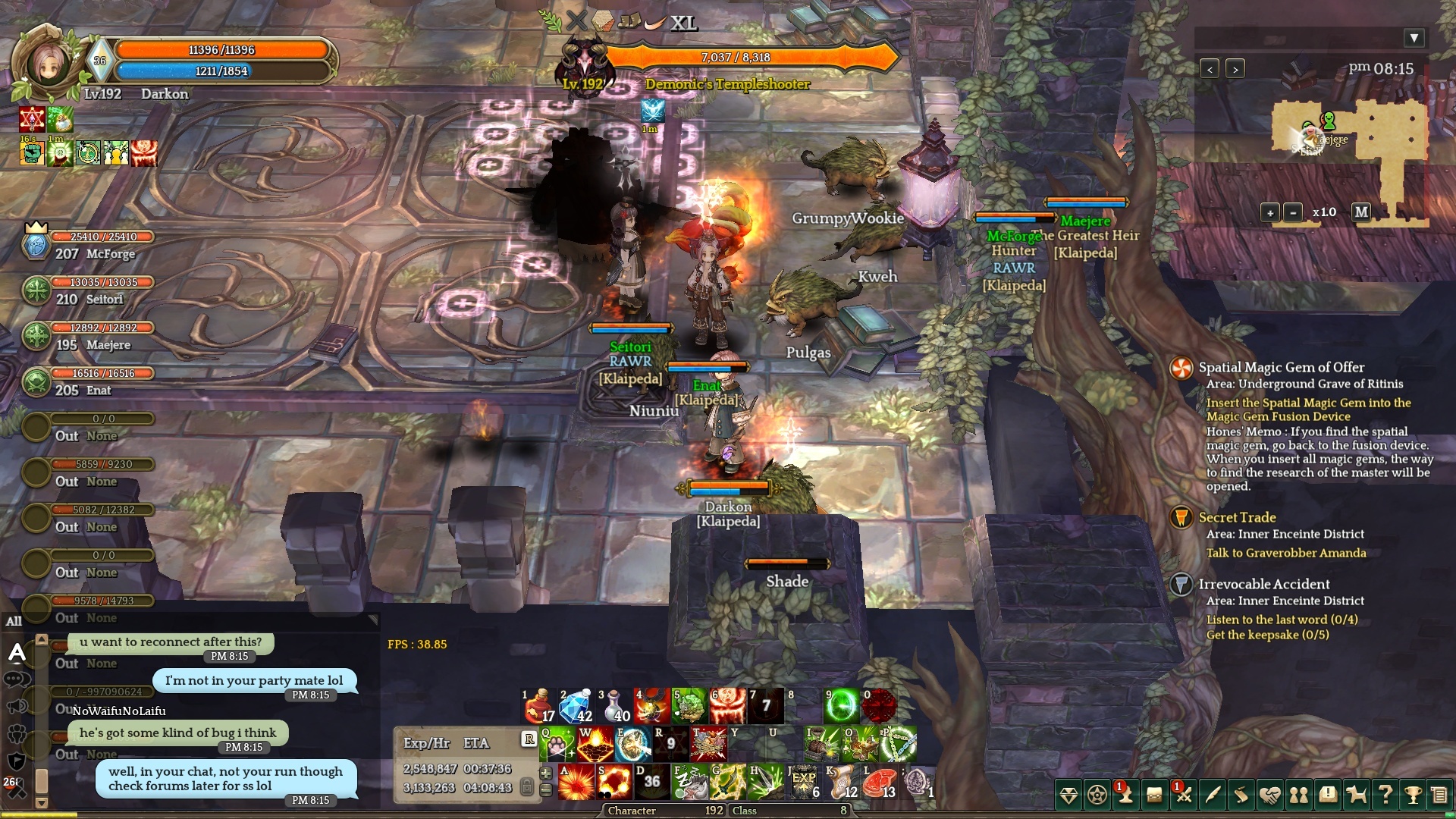Reset the Exp/Hr tracker with R button

[x=529, y=739]
